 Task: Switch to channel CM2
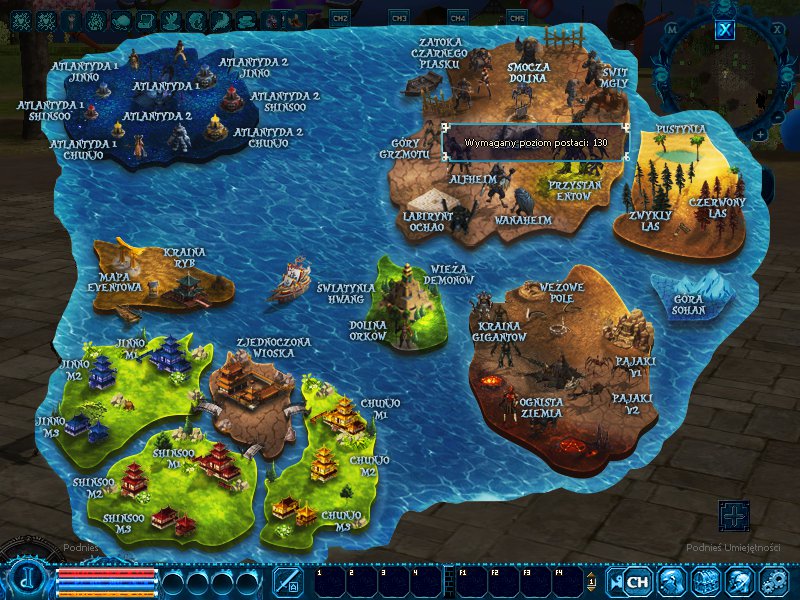point(340,18)
